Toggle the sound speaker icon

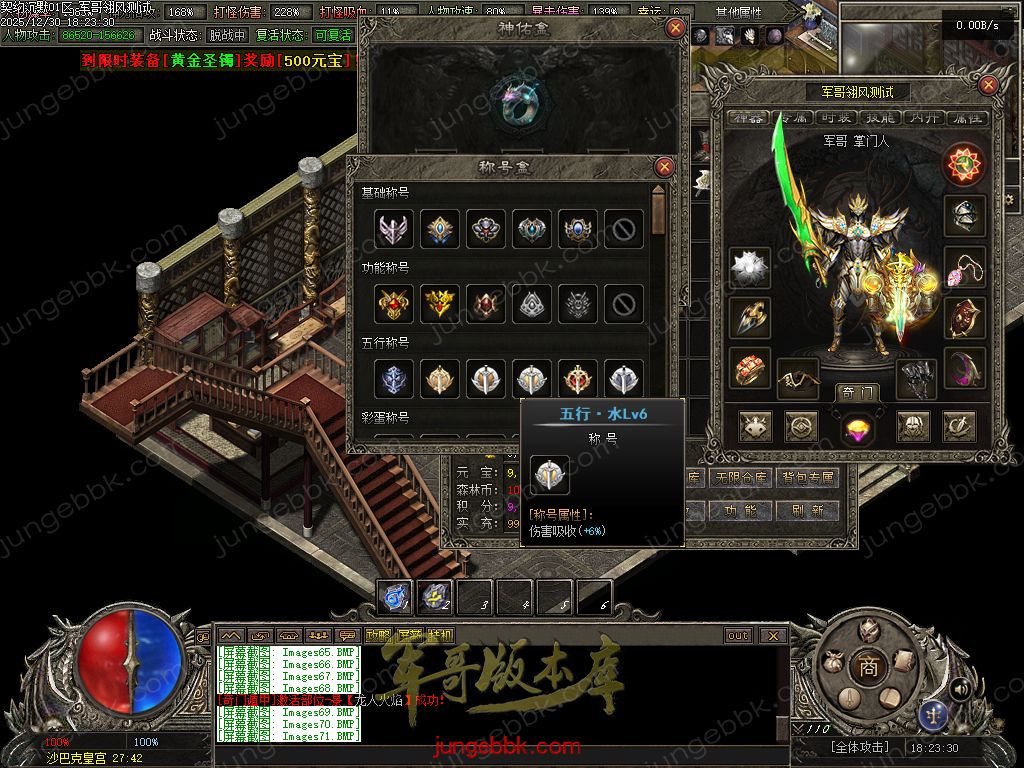[x=959, y=688]
